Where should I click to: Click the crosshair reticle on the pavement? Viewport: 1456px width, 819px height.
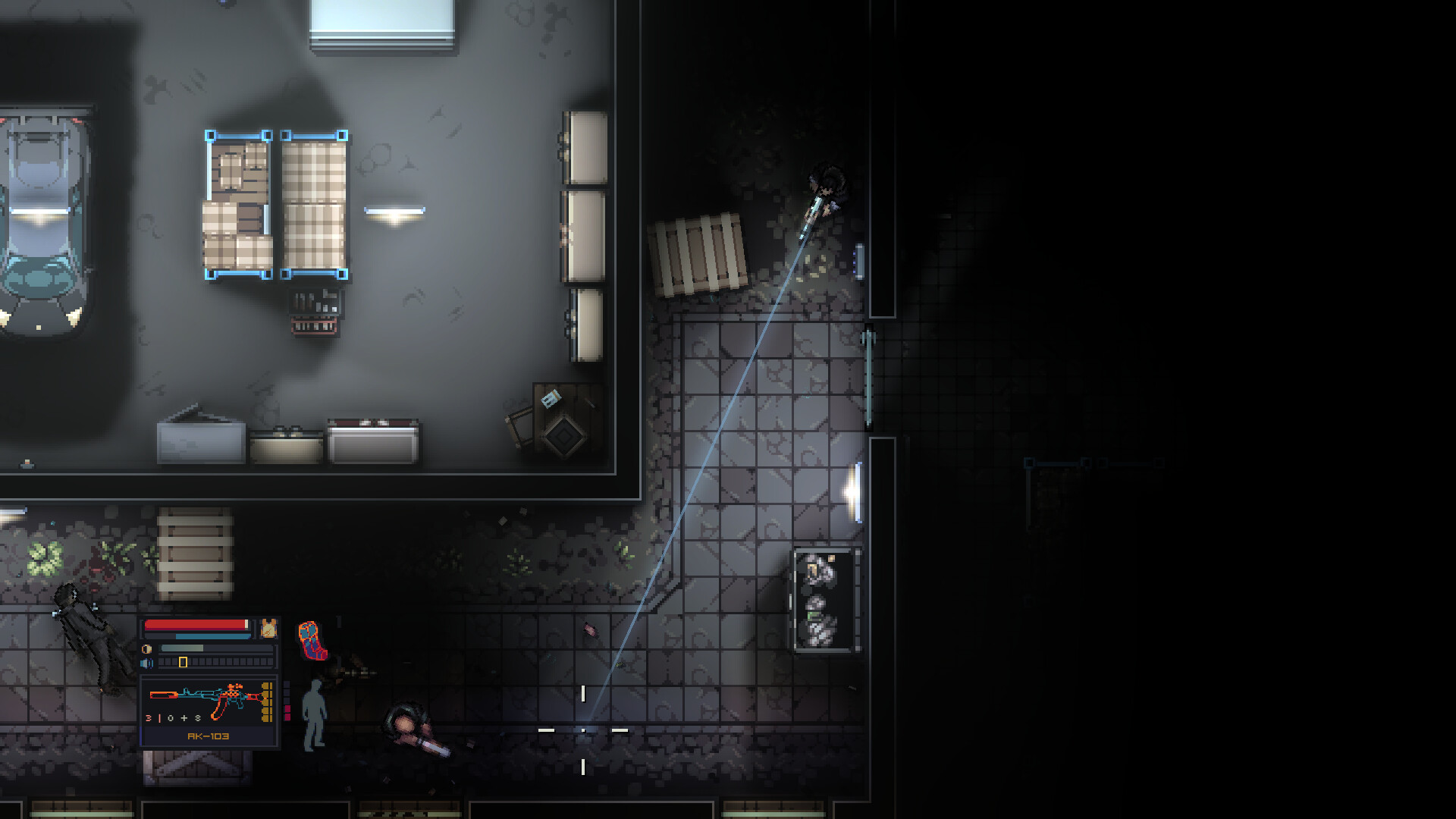coord(583,730)
